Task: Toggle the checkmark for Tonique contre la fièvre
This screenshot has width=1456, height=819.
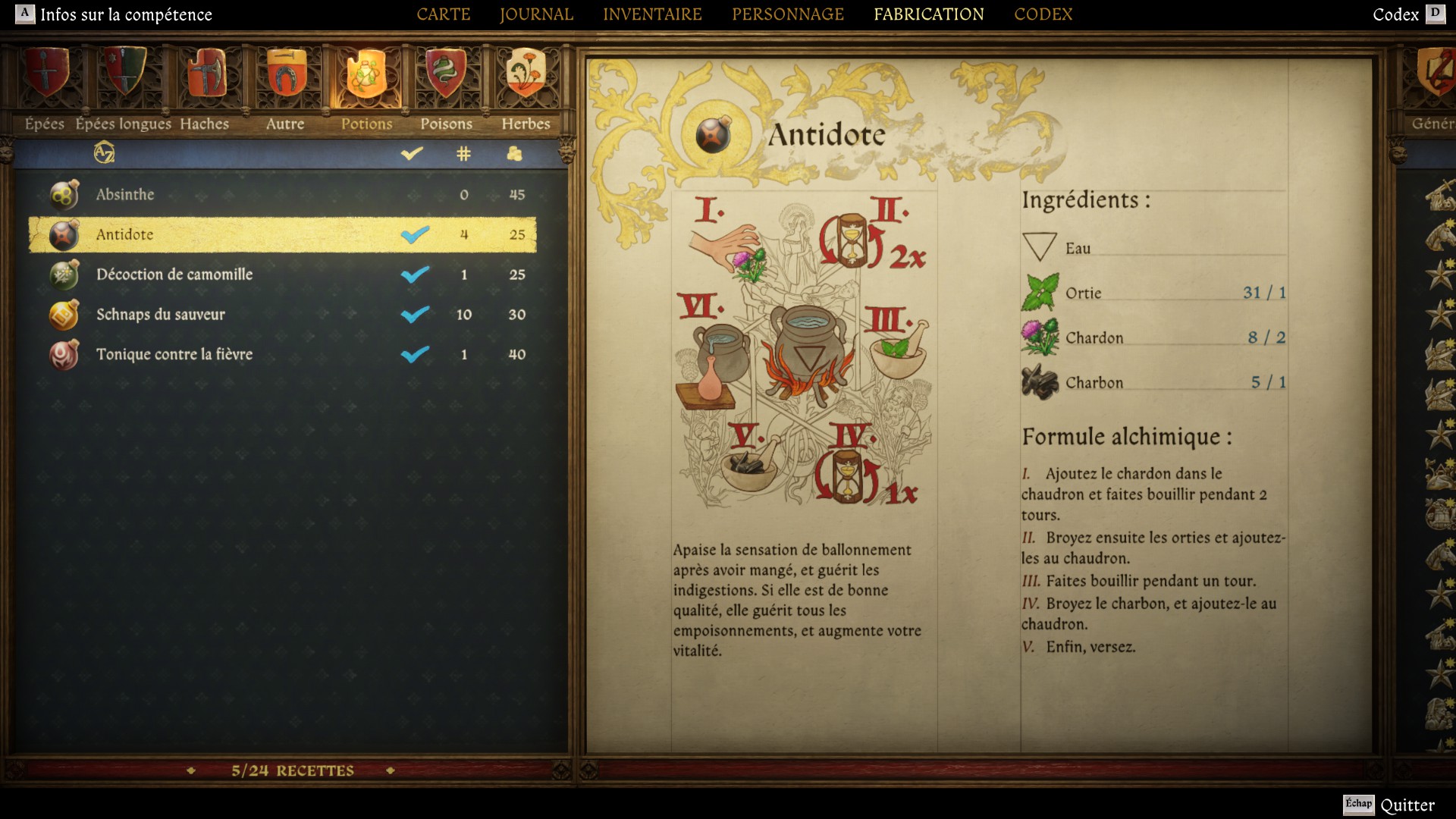Action: point(416,354)
